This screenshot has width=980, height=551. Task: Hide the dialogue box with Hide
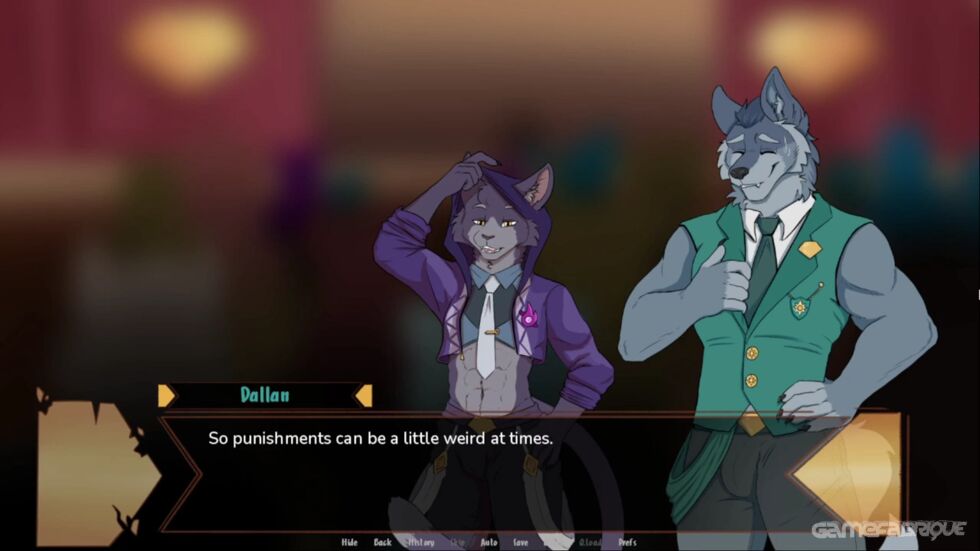click(349, 542)
